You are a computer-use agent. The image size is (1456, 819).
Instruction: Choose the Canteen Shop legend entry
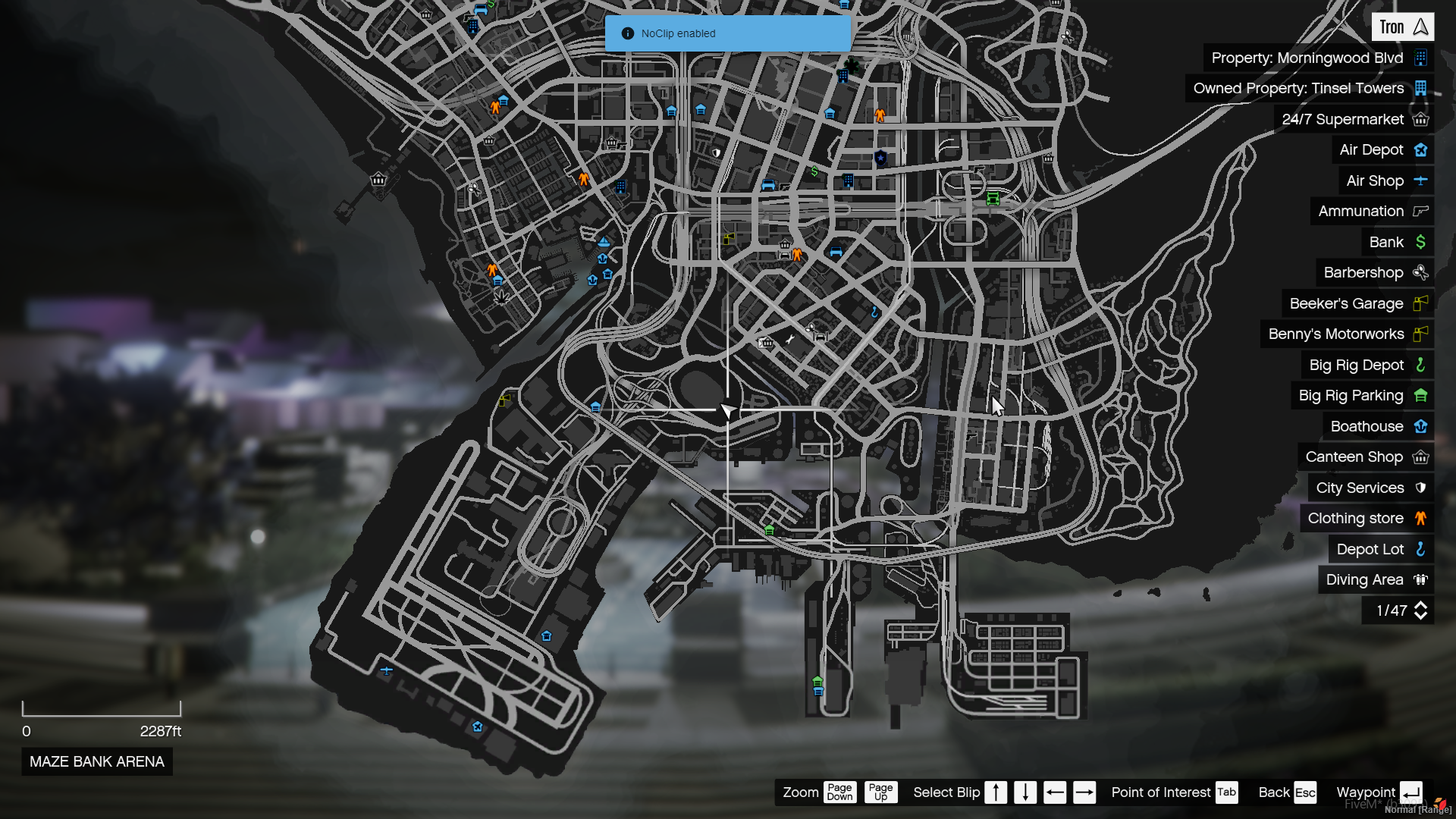pos(1364,457)
